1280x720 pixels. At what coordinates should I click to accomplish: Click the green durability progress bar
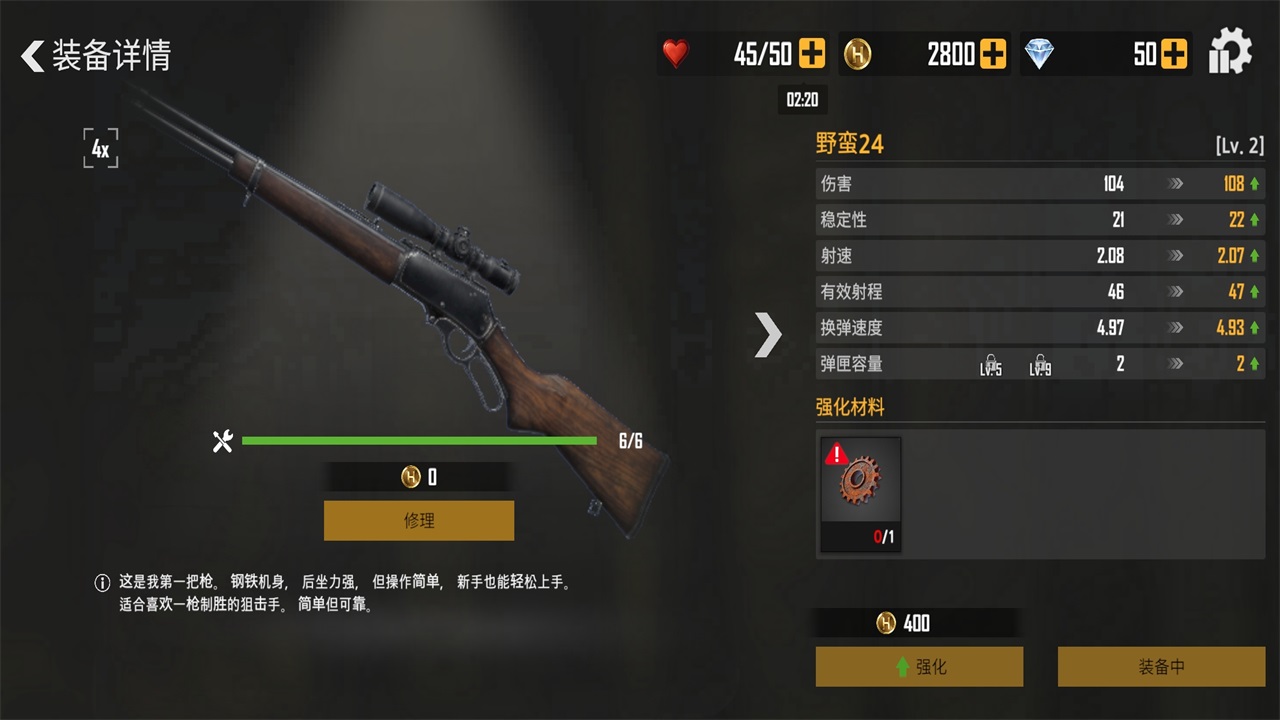point(420,440)
